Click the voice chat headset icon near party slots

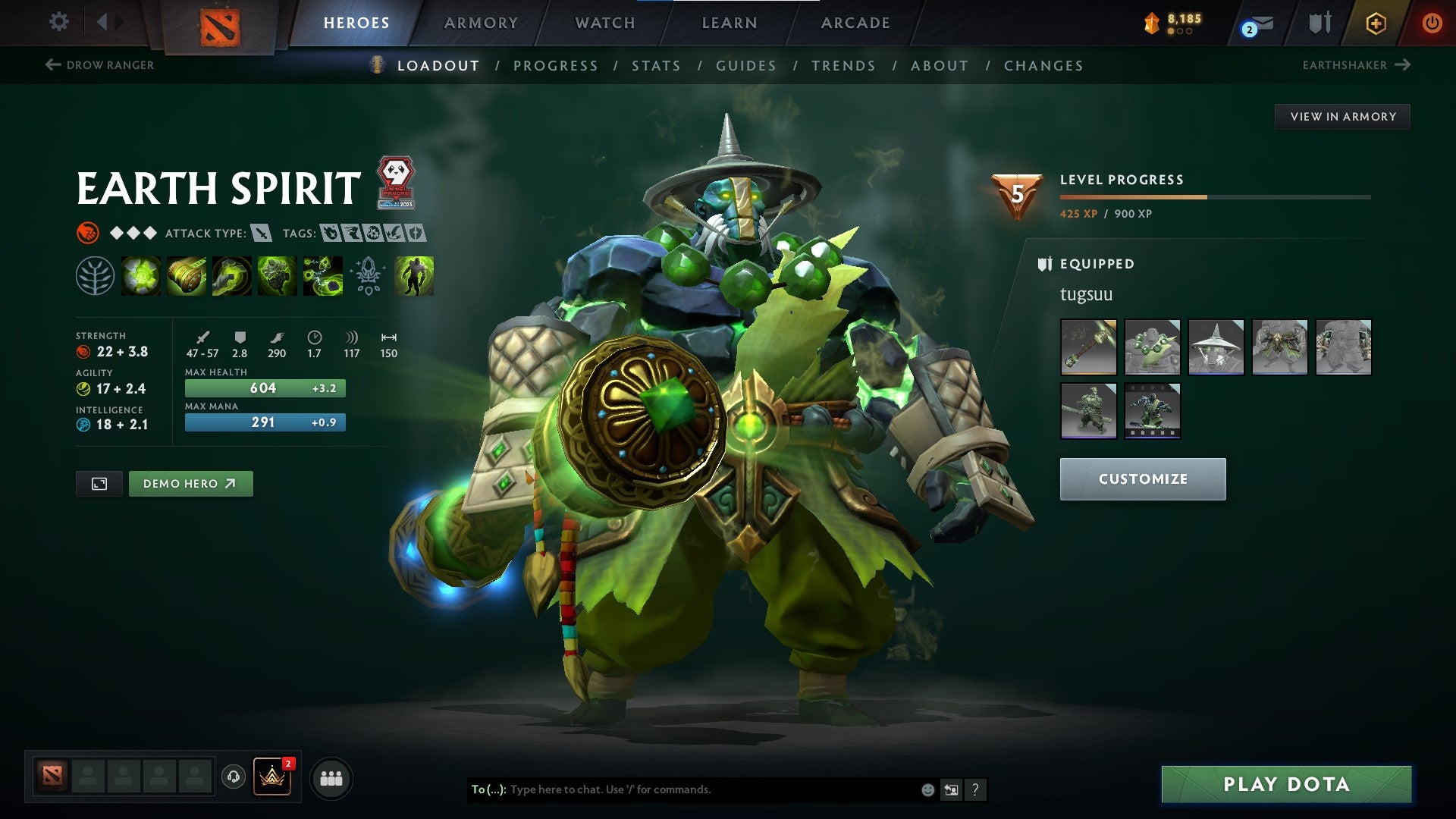[235, 777]
